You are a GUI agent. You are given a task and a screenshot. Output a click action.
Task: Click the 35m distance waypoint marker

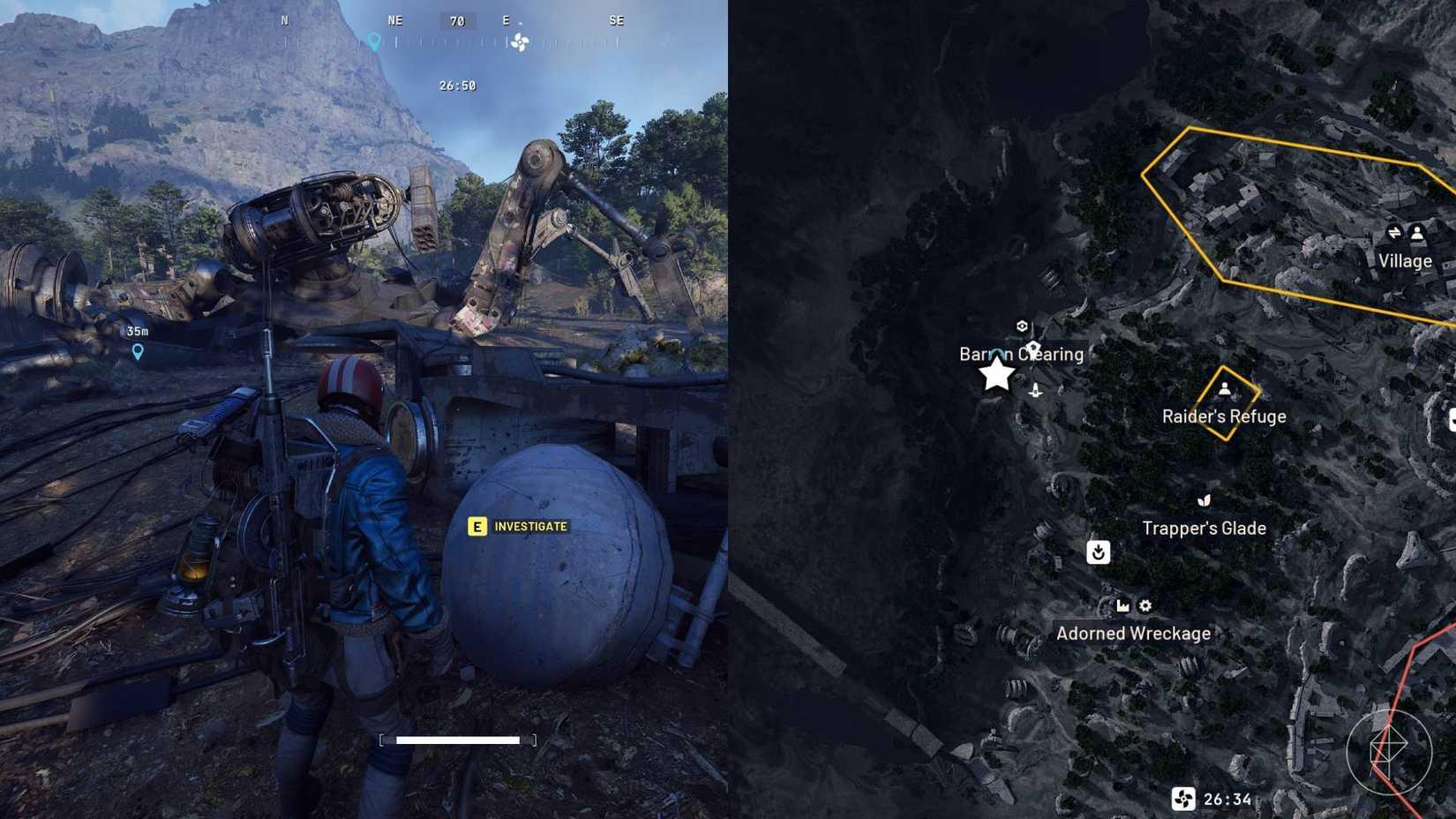[x=137, y=351]
